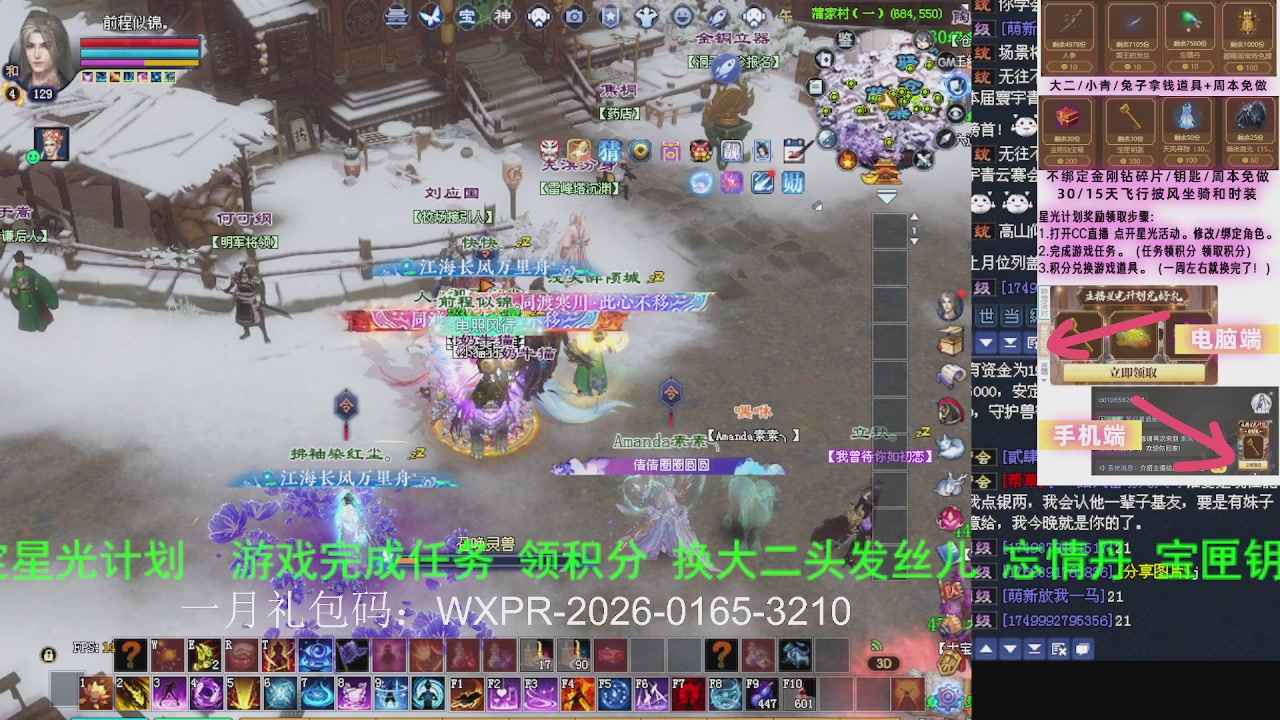Open the 宝 treasure panel icon at top
1280x720 pixels.
coord(468,16)
